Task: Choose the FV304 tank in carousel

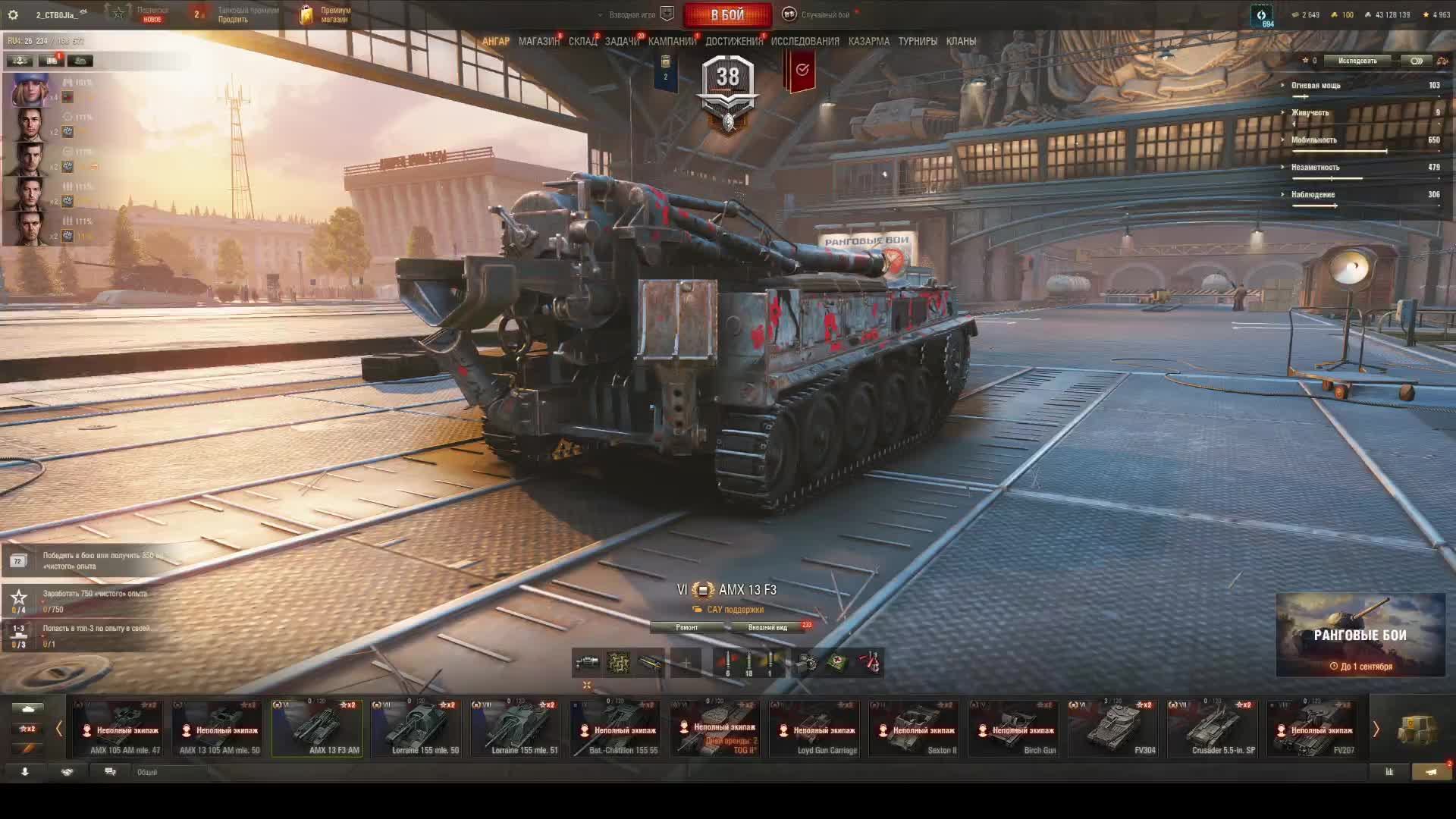Action: pos(1113,729)
